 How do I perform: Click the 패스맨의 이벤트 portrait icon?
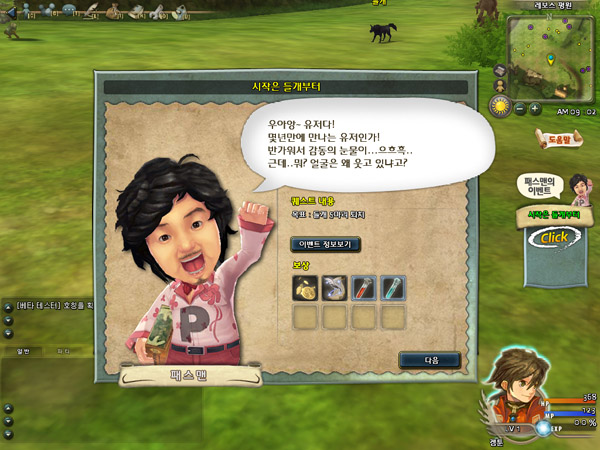pyautogui.click(x=575, y=185)
